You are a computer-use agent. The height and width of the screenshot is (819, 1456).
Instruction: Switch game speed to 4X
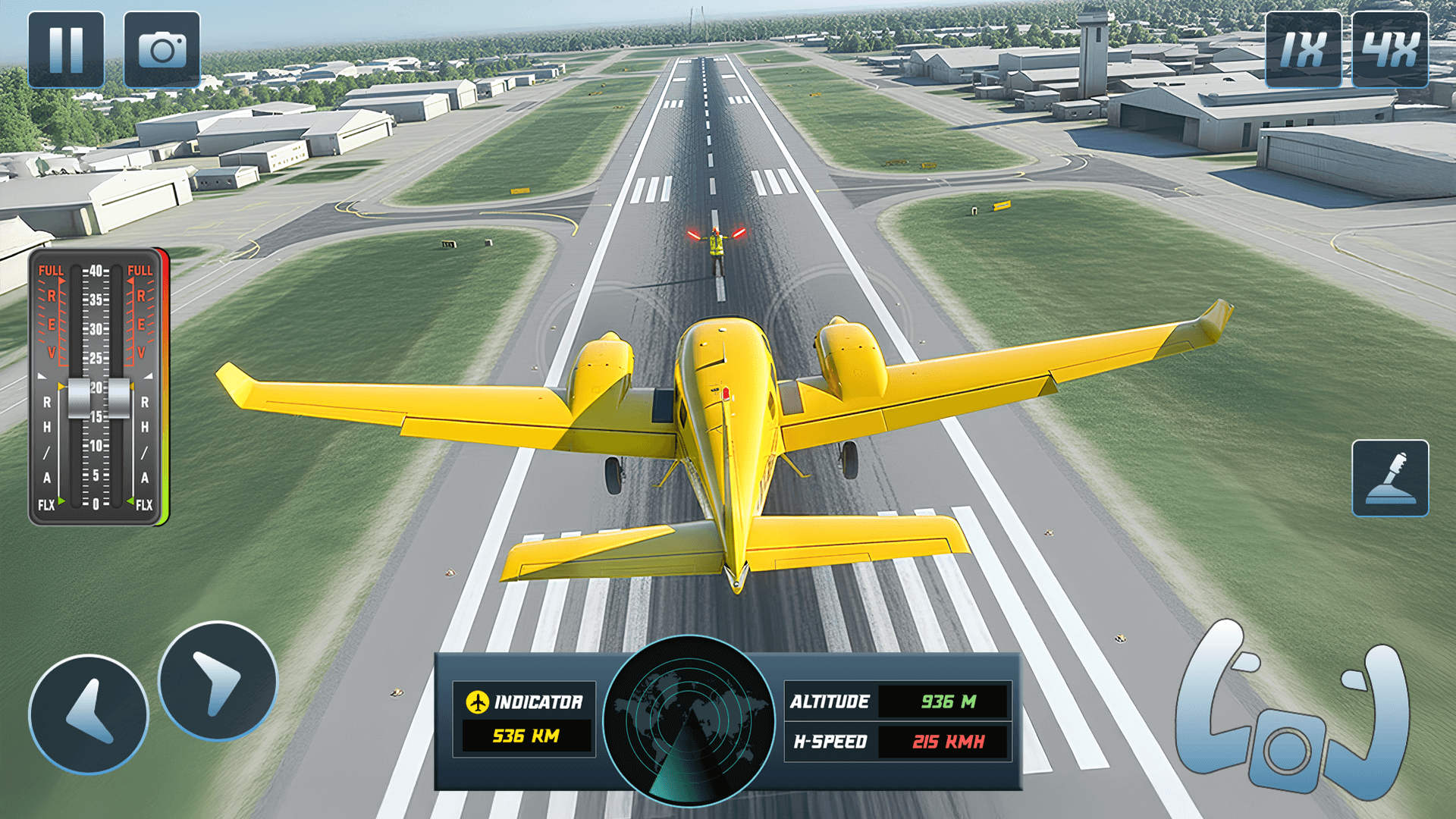(1390, 50)
